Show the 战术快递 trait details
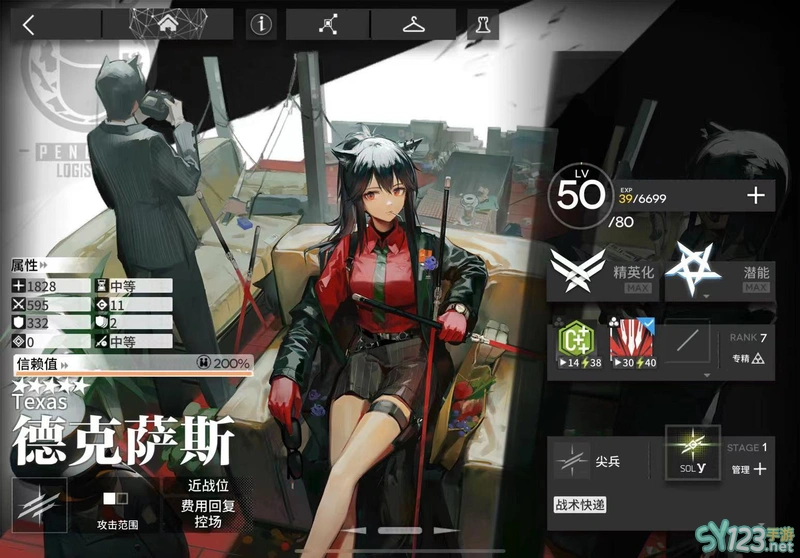 pyautogui.click(x=580, y=505)
